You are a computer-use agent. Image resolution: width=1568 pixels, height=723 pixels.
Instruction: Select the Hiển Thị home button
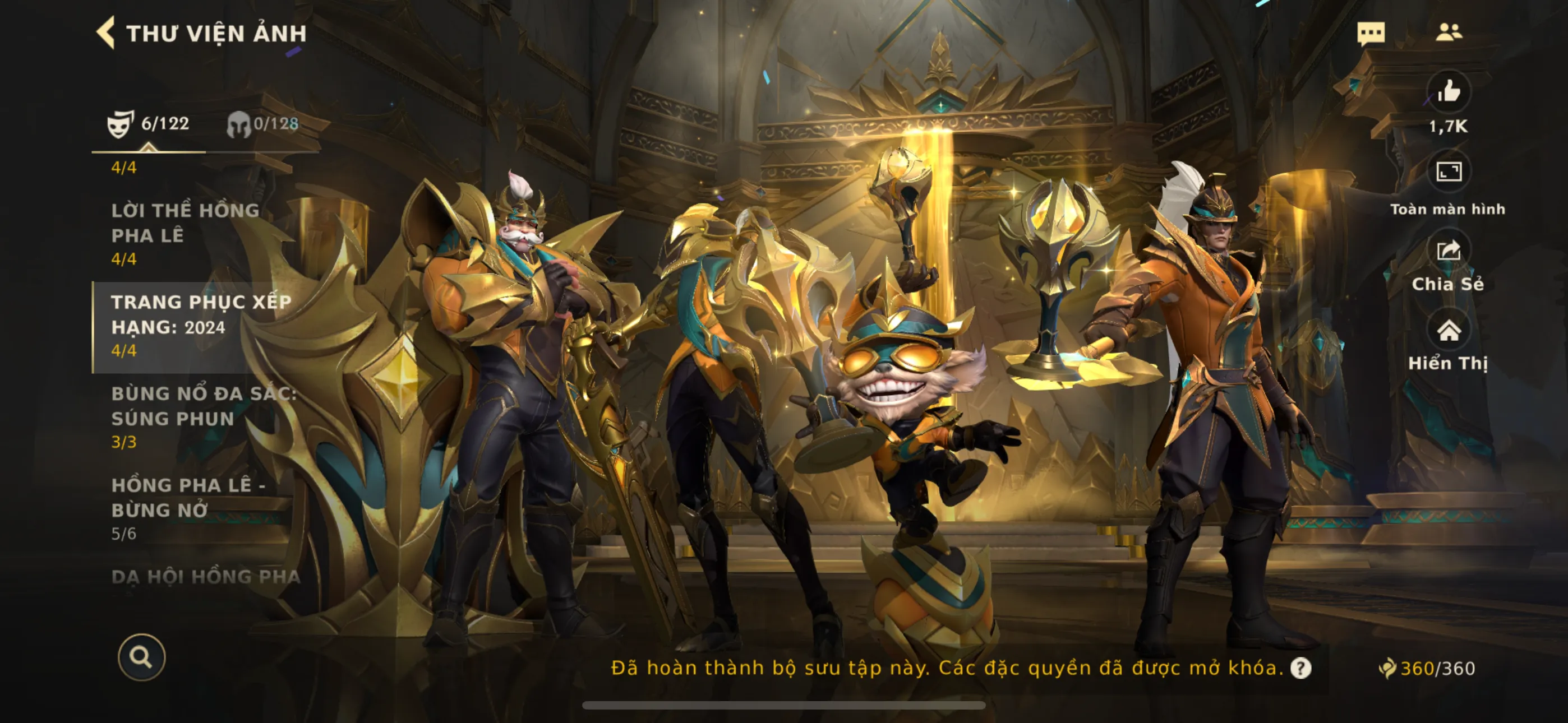[x=1448, y=331]
